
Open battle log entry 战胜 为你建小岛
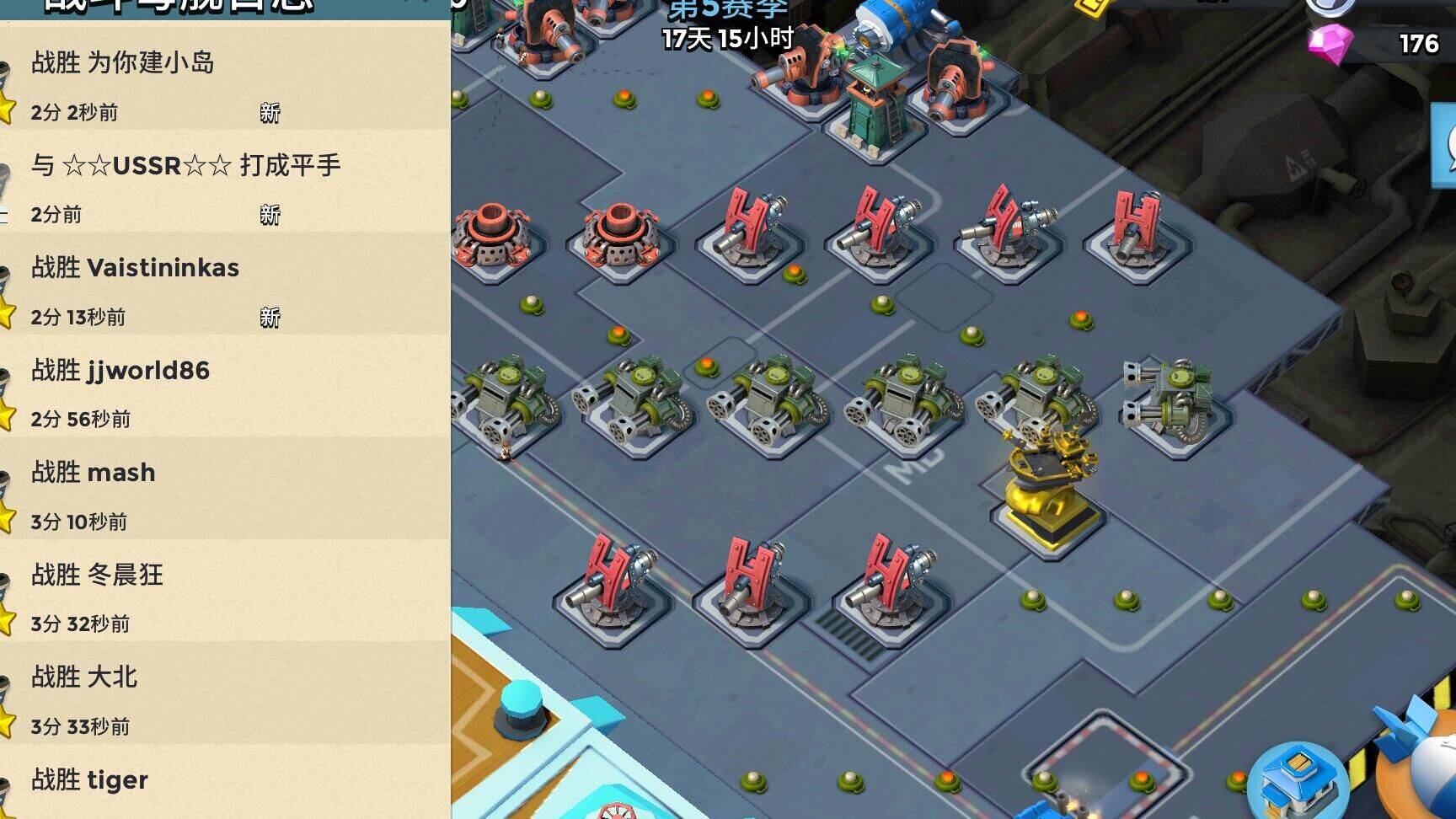(x=223, y=85)
